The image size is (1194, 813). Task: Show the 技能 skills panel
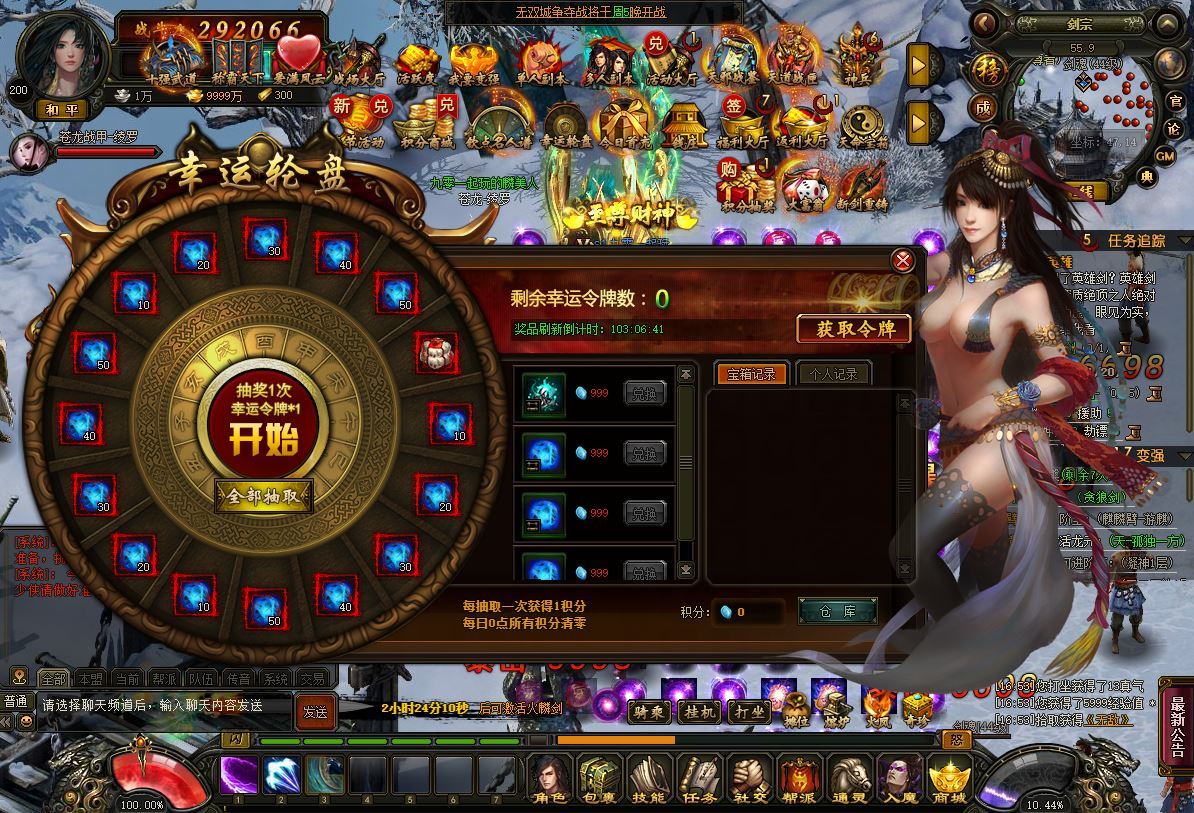648,780
